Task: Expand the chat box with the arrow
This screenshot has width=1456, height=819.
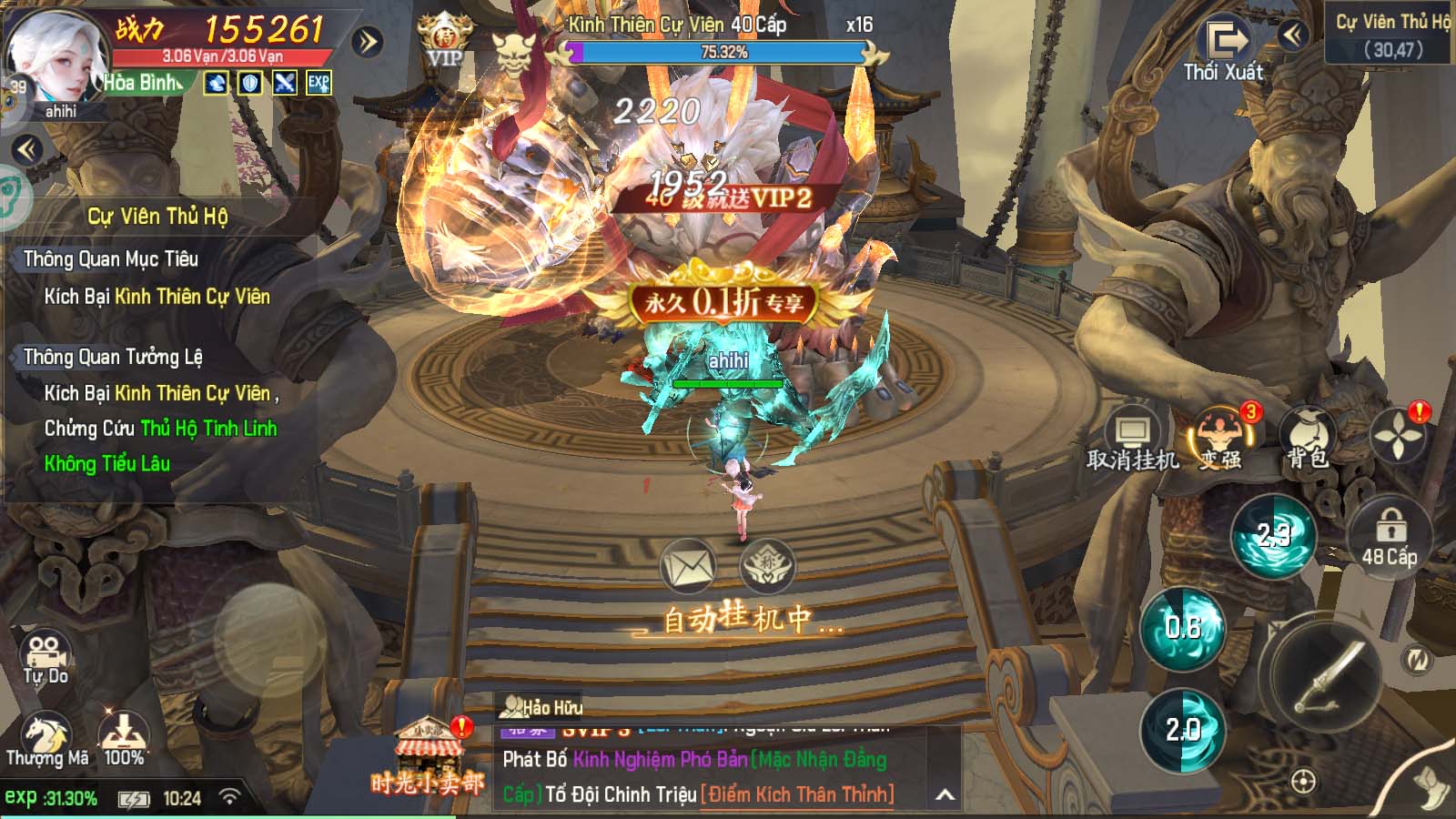Action: (945, 795)
